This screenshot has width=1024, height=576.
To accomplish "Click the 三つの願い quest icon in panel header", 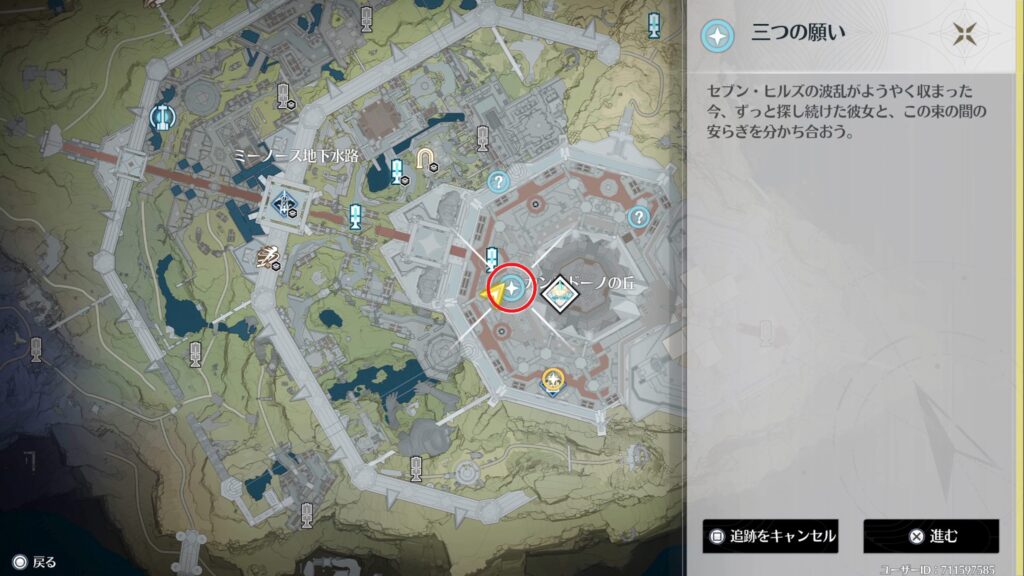I will 716,35.
